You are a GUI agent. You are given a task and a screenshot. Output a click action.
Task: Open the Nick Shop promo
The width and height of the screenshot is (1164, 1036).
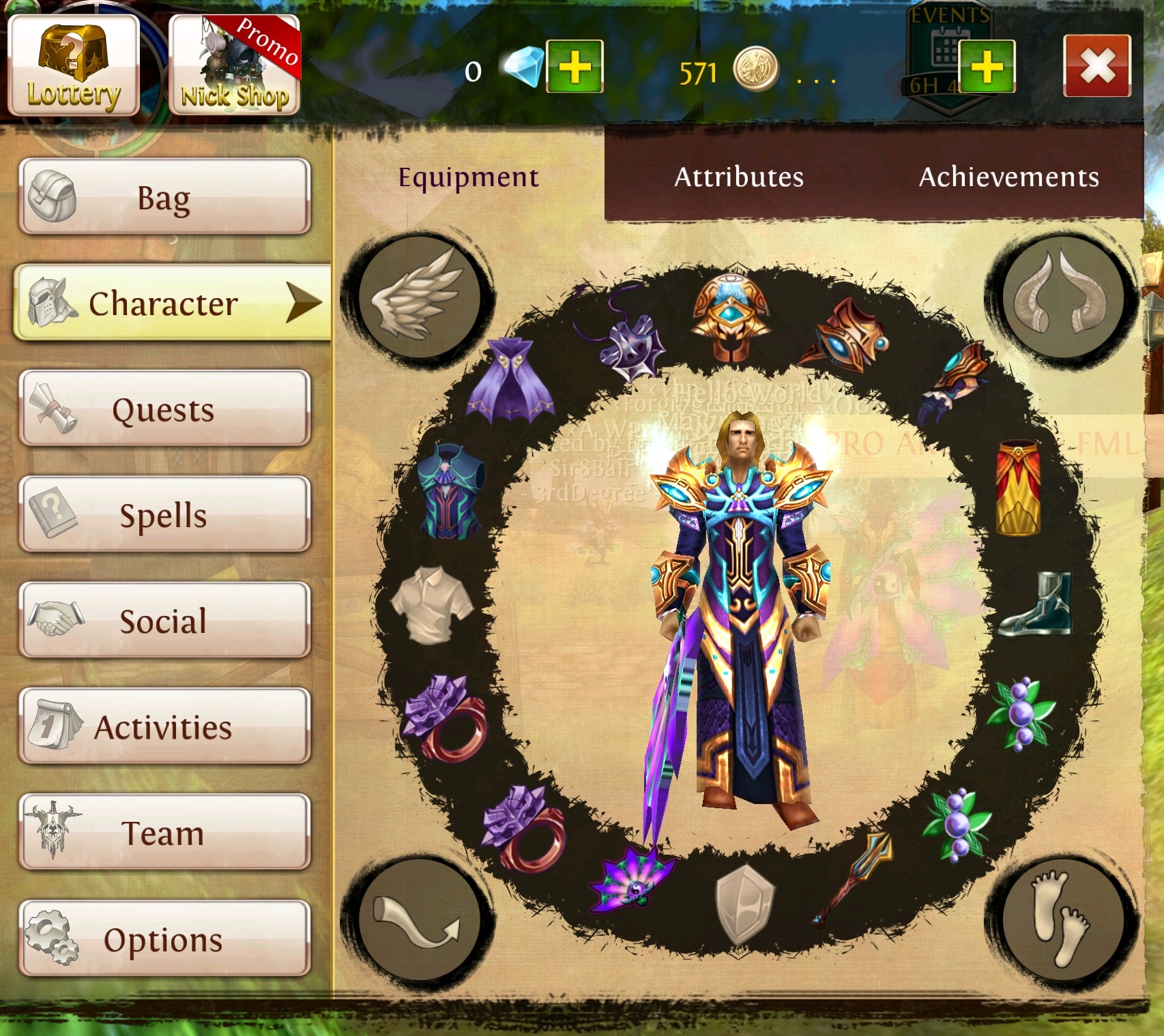coord(235,65)
